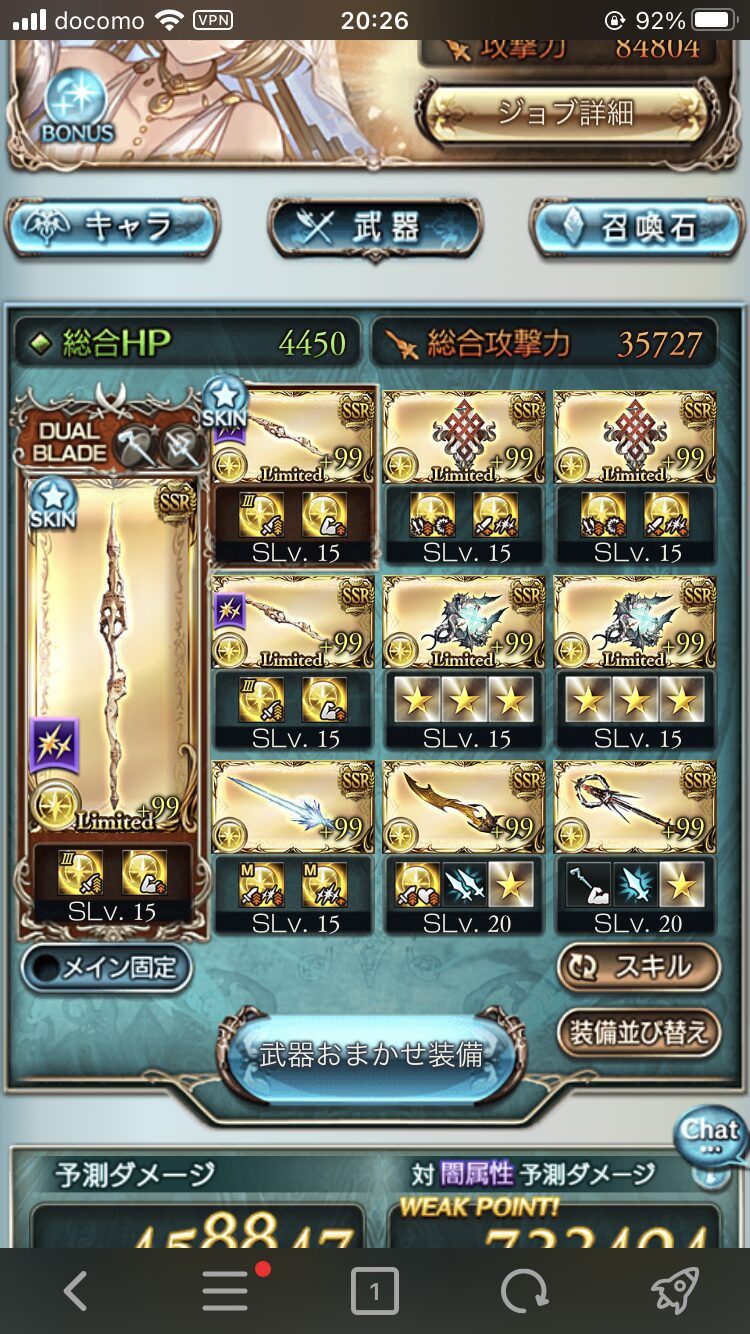Viewport: 750px width, 1334px height.
Task: Open the bottom bar hamburger menu
Action: pyautogui.click(x=225, y=1292)
